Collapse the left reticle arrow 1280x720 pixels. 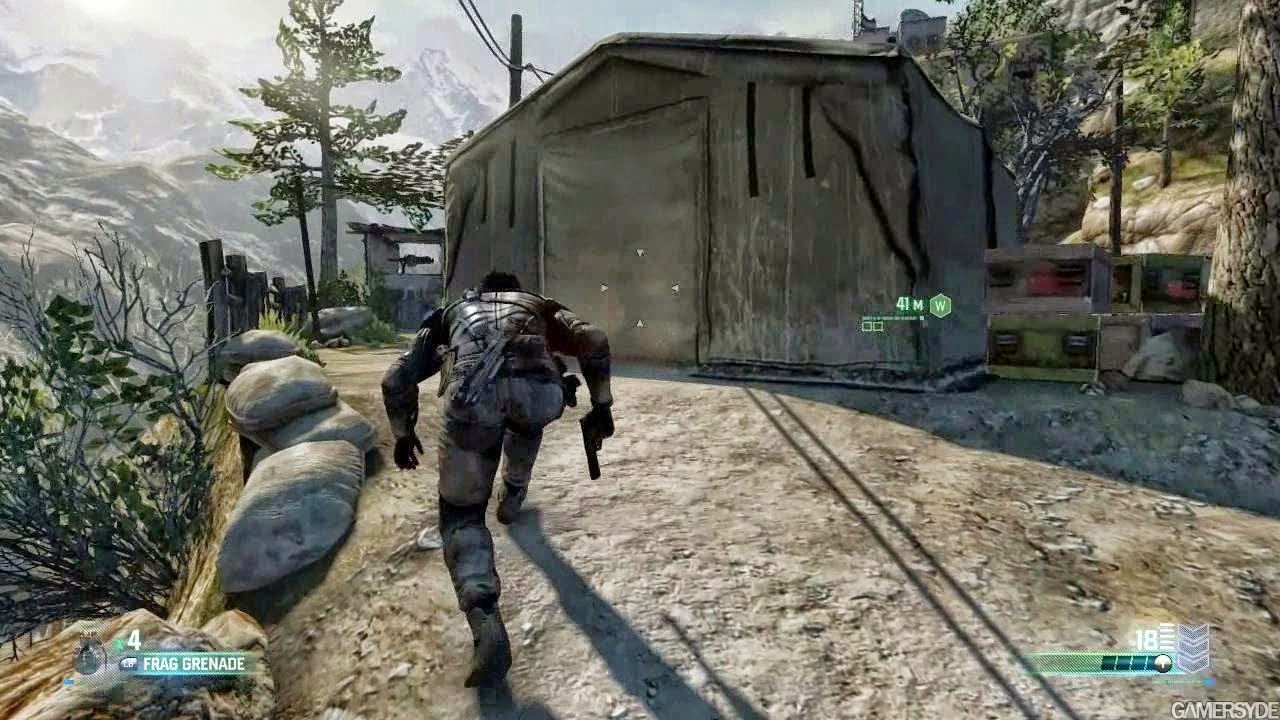pos(603,288)
